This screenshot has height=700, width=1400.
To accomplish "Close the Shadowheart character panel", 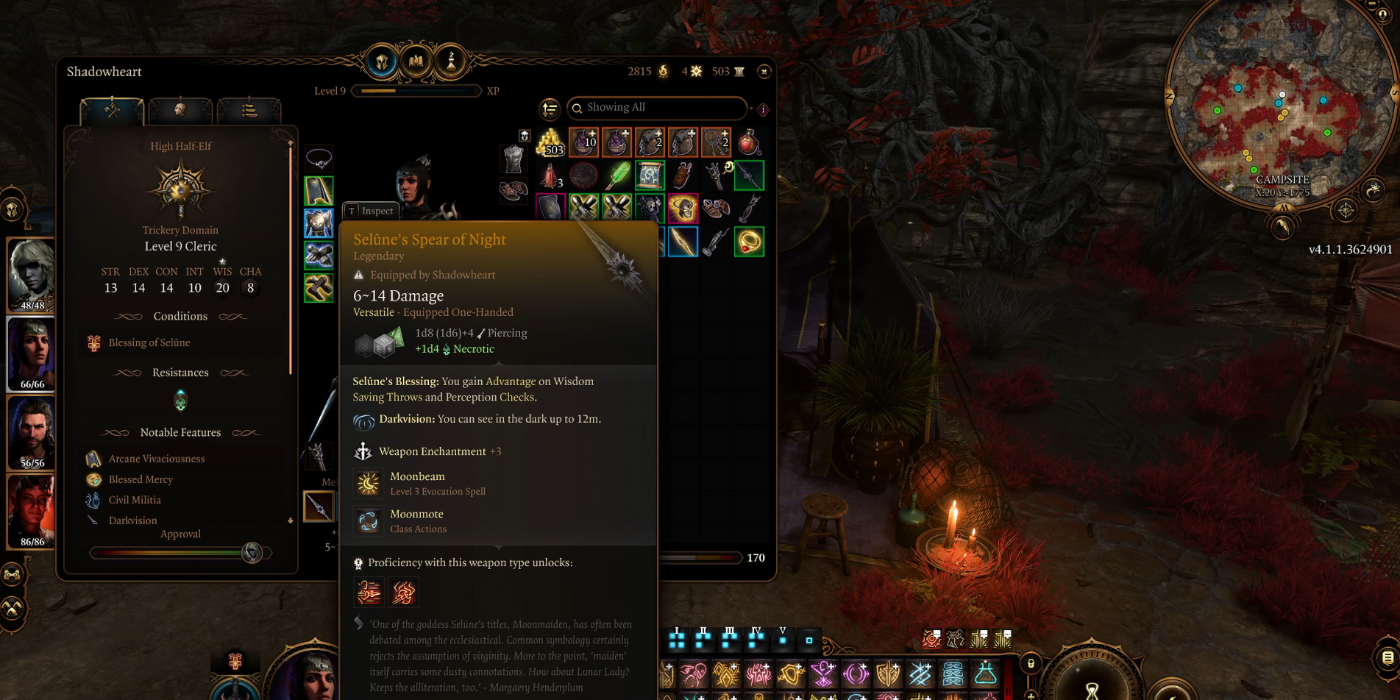I will click(x=764, y=71).
